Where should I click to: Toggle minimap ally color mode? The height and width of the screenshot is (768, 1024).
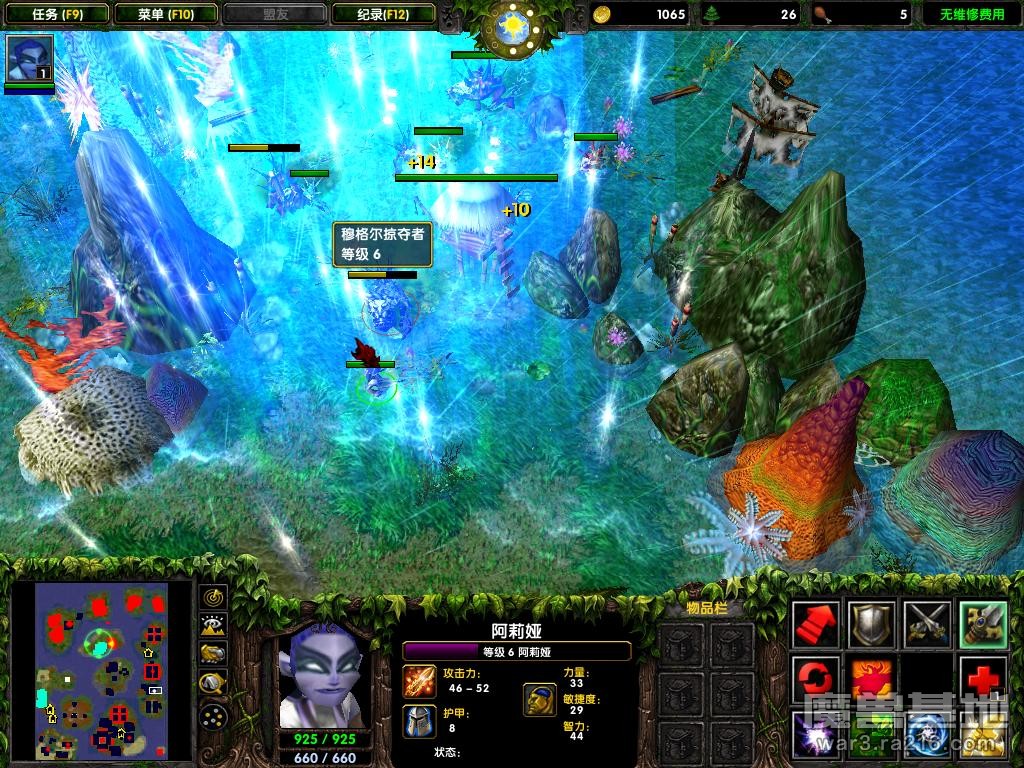[214, 655]
